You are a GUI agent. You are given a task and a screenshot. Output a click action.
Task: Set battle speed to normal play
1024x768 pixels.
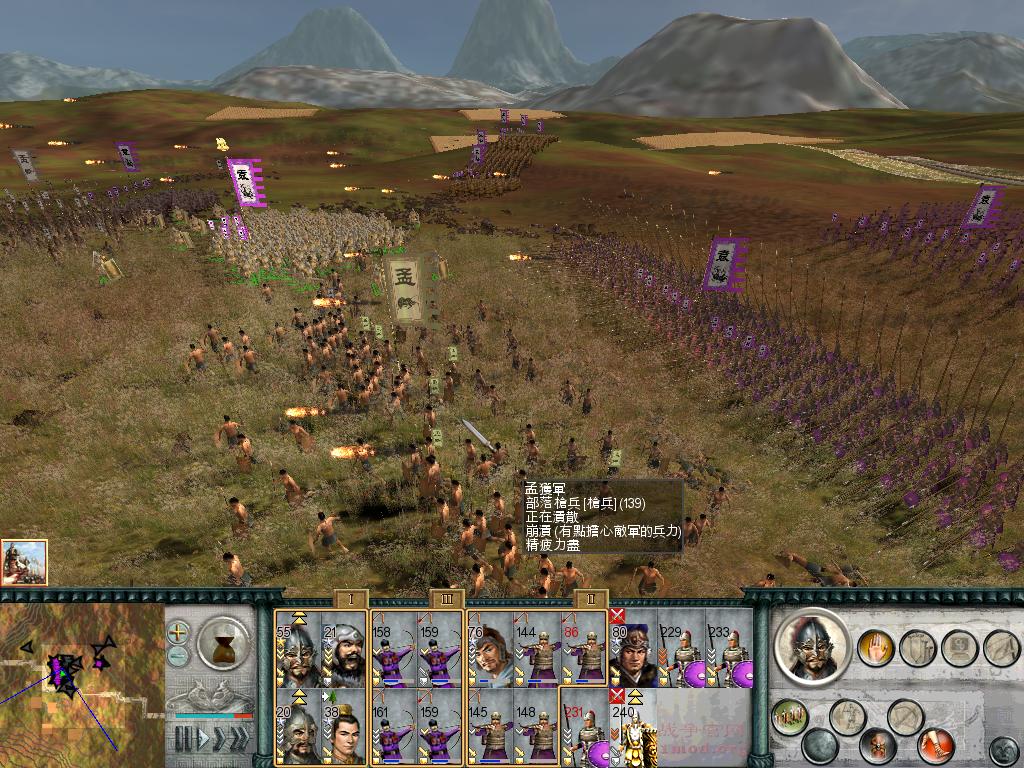coord(204,739)
